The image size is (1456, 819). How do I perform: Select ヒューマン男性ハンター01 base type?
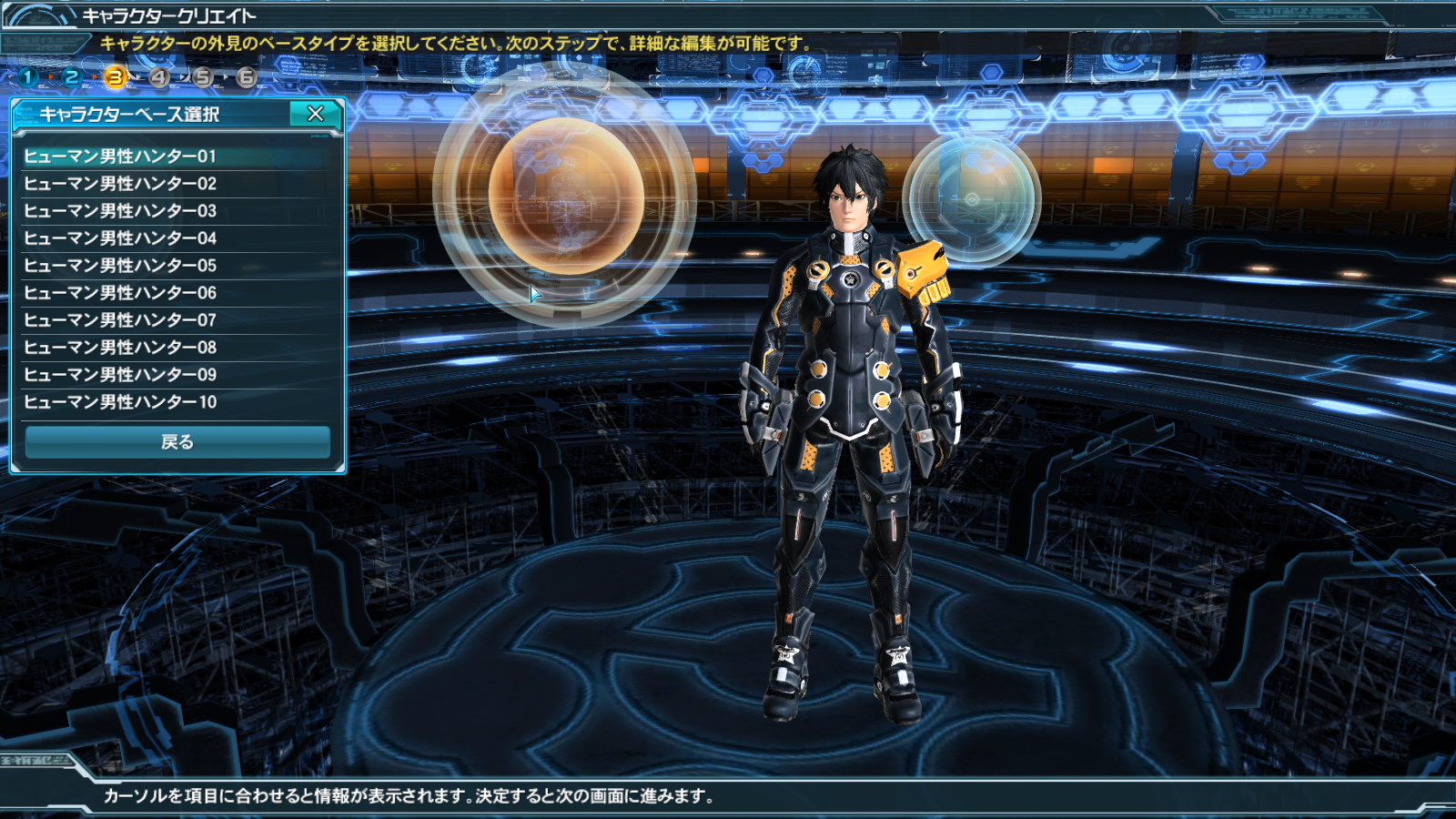coord(120,157)
